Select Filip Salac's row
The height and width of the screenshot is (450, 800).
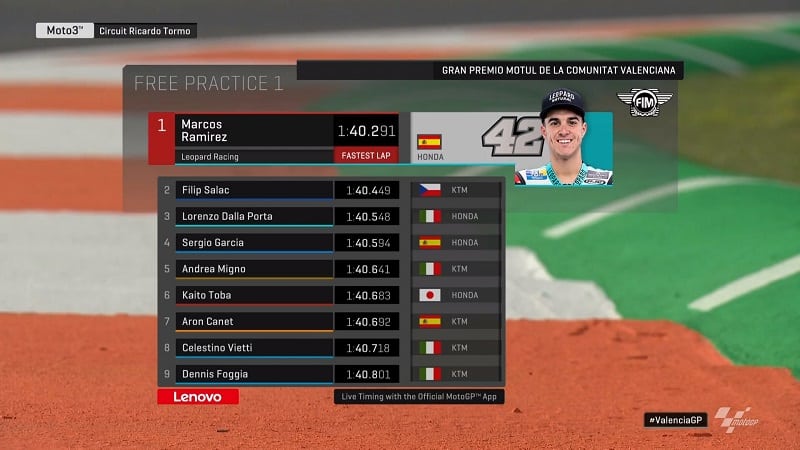pos(331,190)
